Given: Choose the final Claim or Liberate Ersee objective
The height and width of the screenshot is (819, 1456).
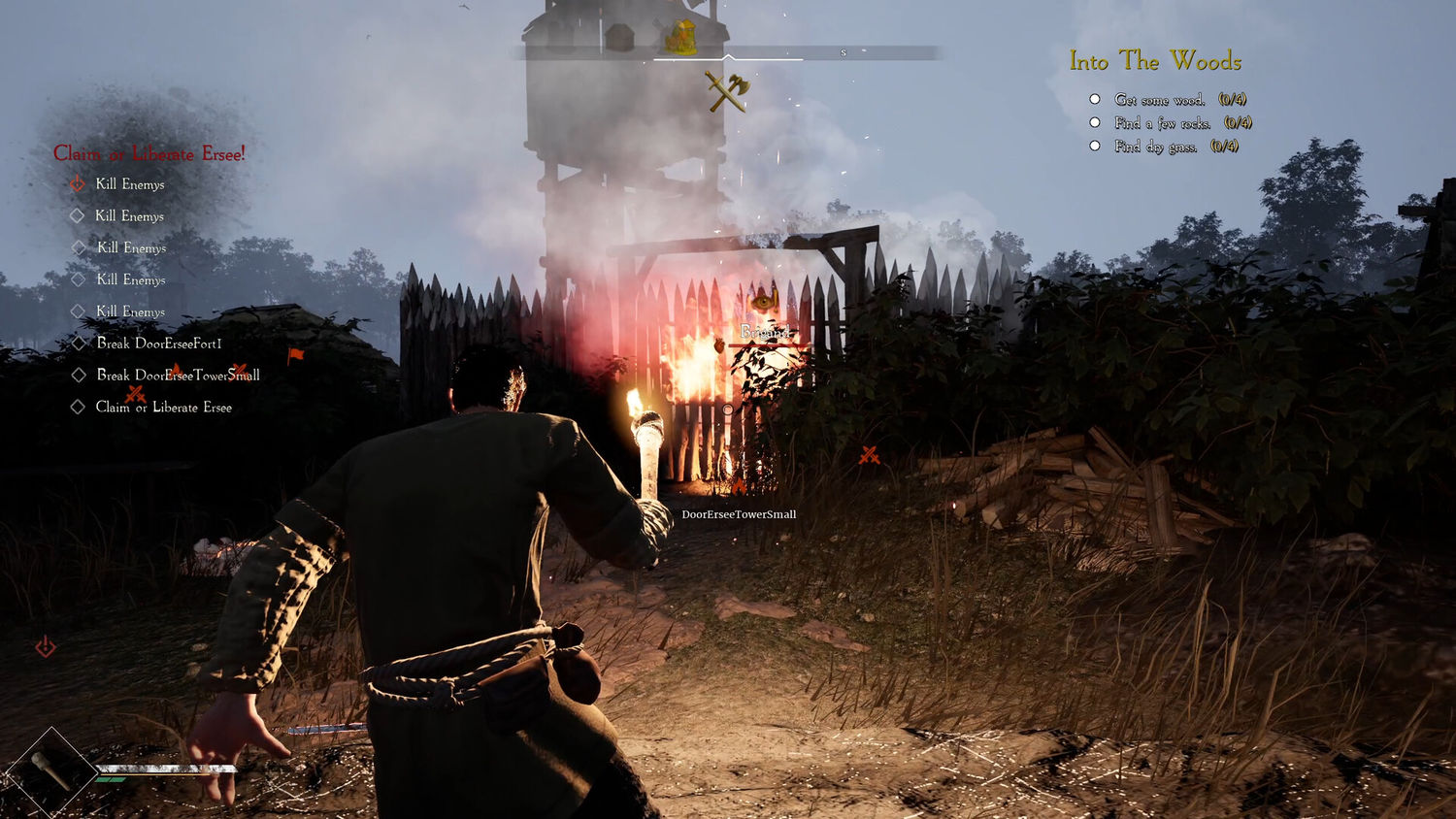Looking at the screenshot, I should (x=163, y=408).
